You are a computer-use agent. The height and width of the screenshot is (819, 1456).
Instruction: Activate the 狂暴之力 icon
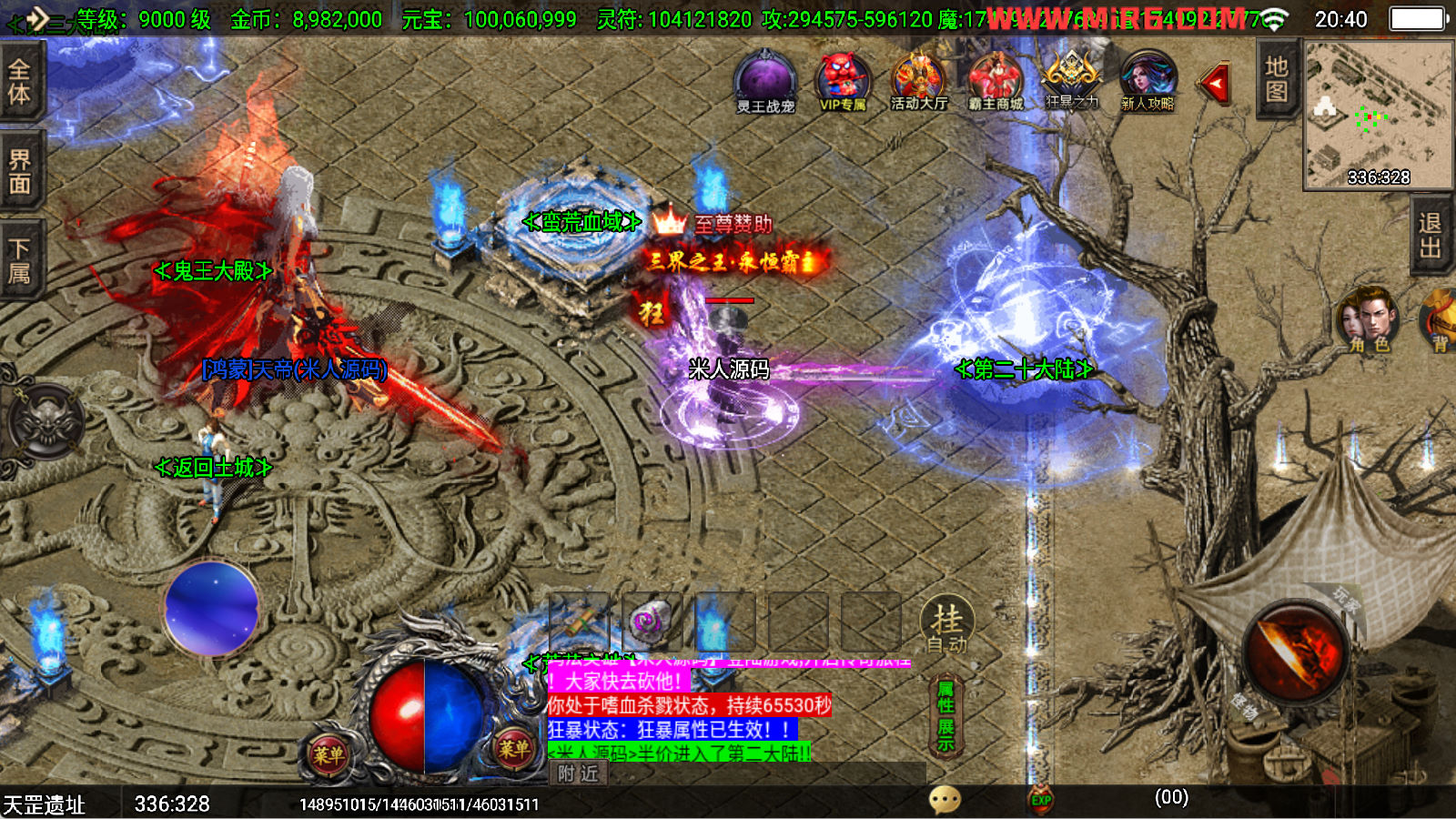[1071, 80]
